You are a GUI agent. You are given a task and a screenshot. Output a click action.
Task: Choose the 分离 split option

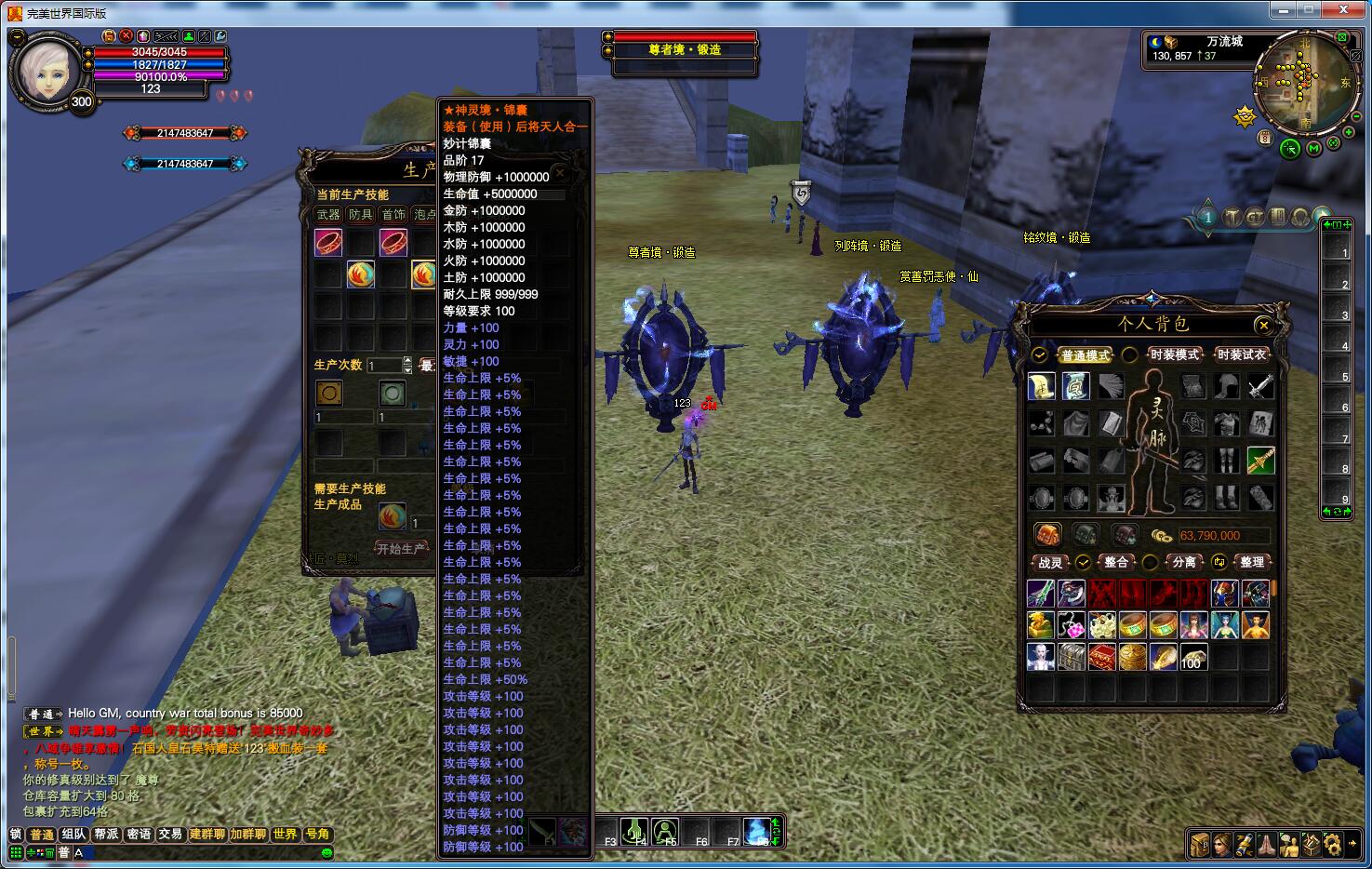click(1183, 562)
